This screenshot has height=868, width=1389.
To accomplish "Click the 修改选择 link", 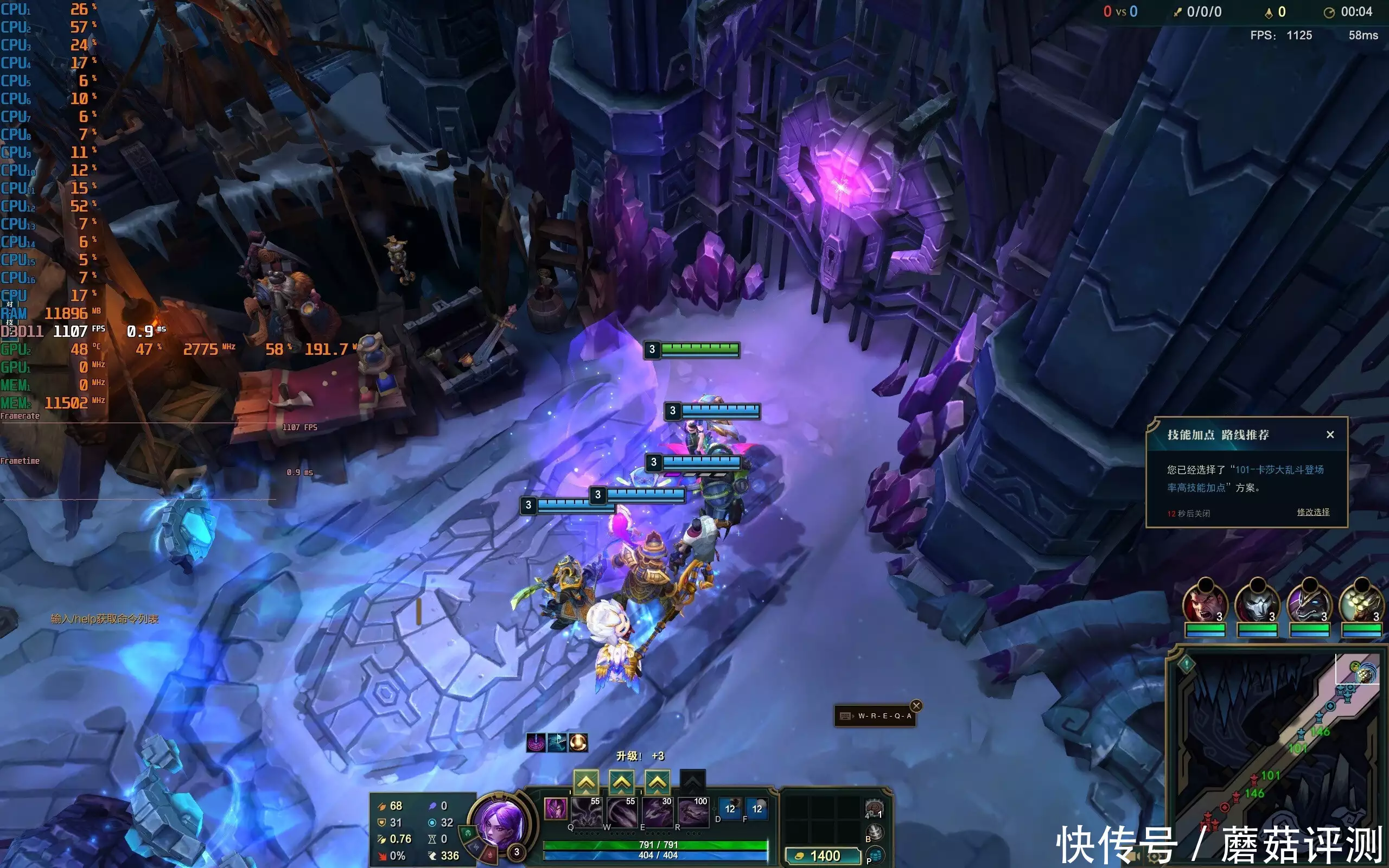I will point(1312,512).
